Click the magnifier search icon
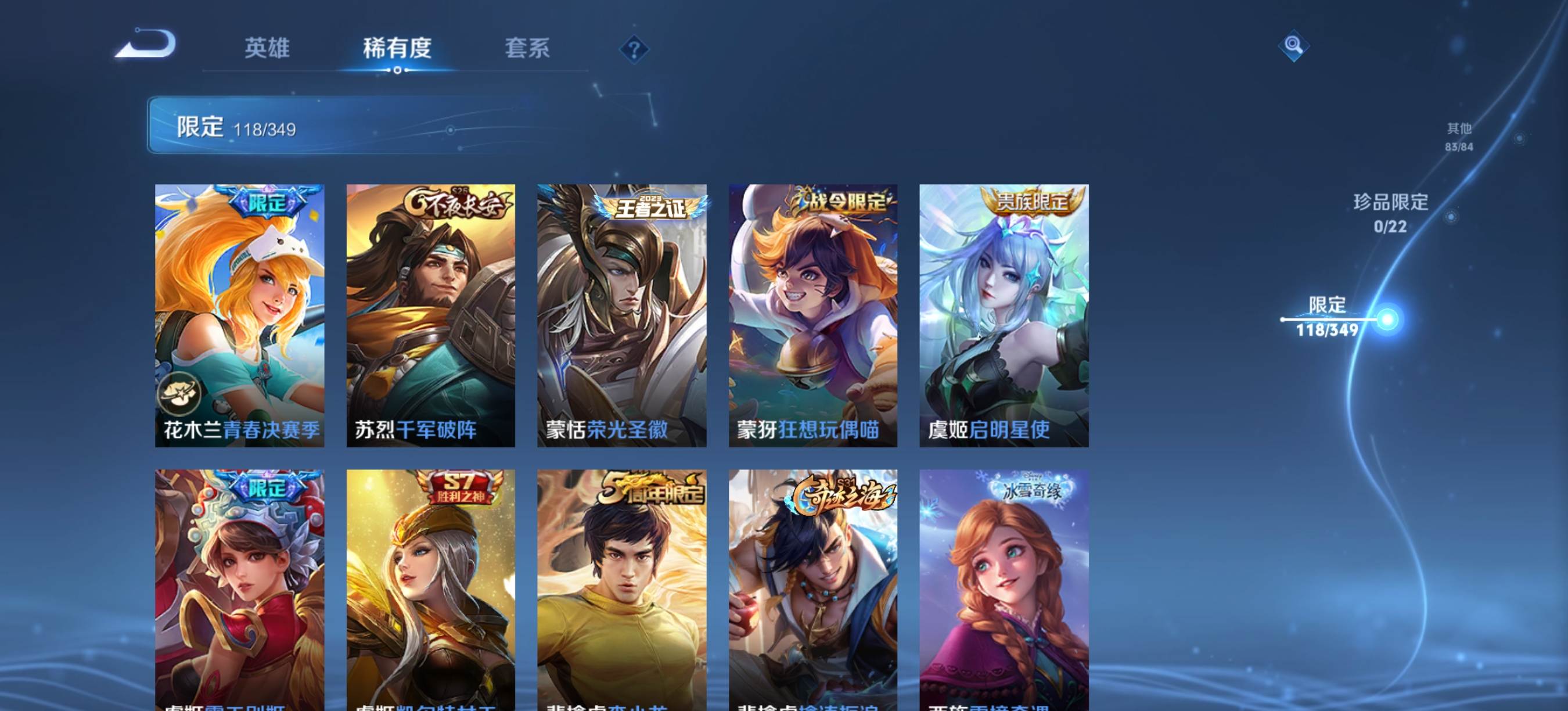This screenshot has height=711, width=1568. 1293,46
